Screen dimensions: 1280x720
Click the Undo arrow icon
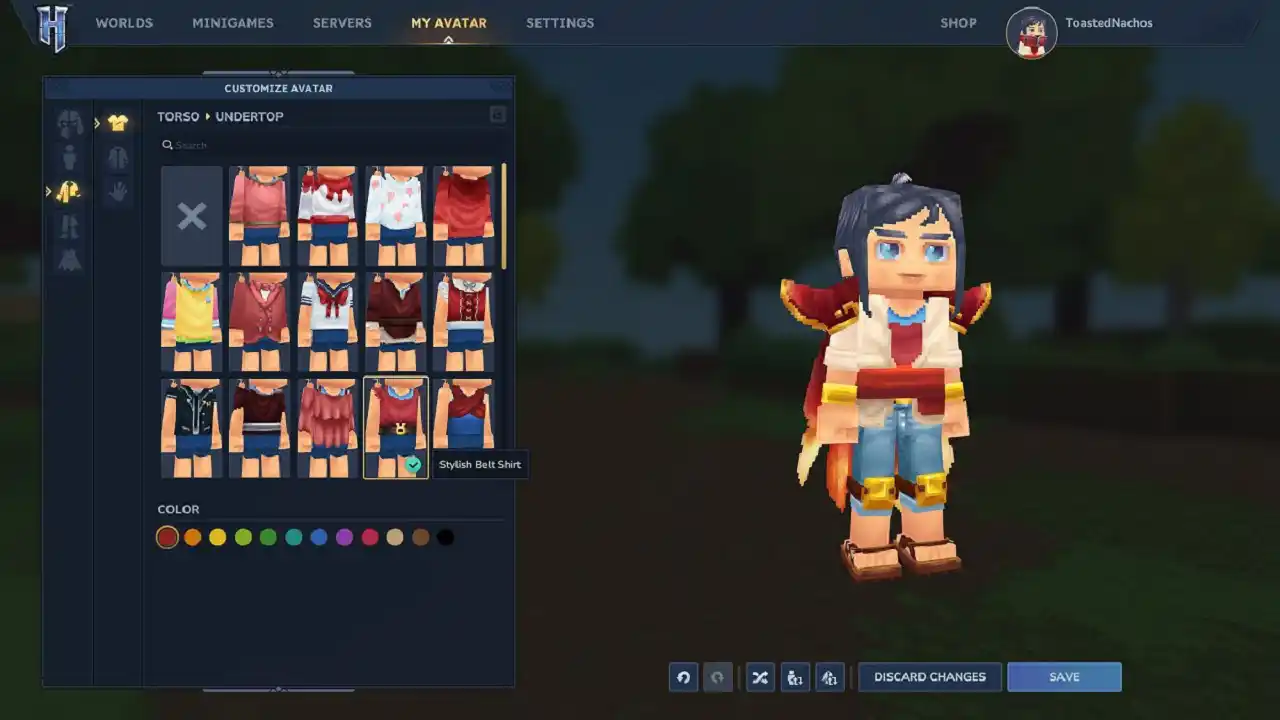coord(683,677)
